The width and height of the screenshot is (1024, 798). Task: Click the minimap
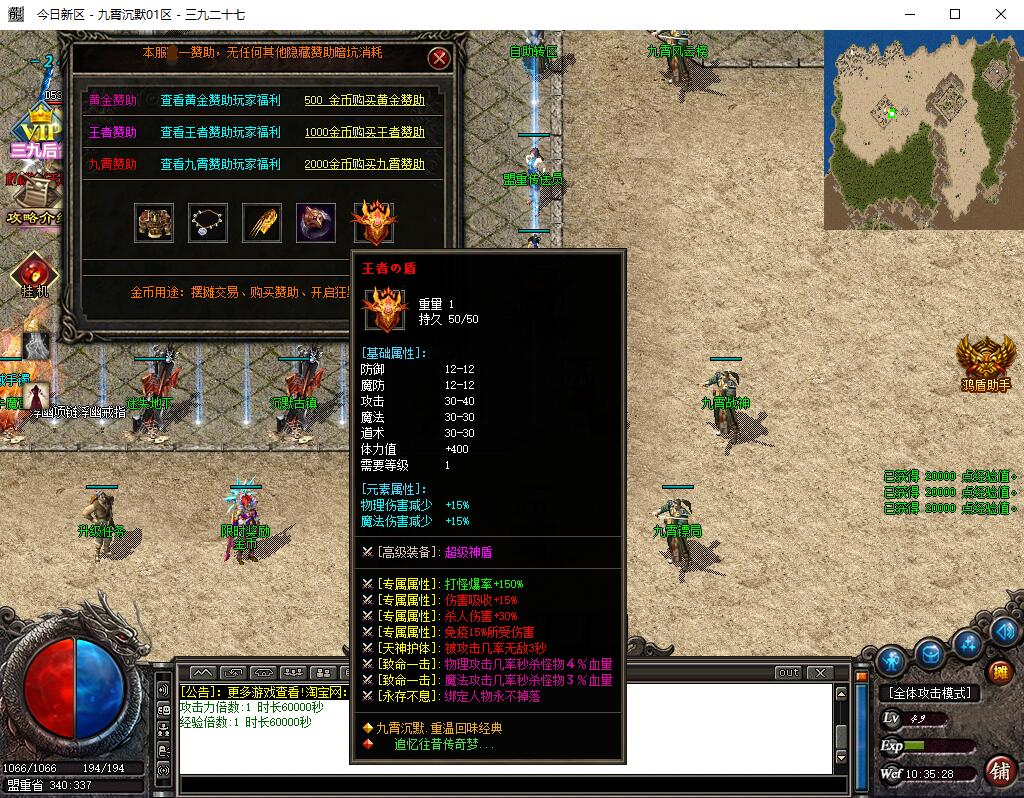(x=922, y=130)
